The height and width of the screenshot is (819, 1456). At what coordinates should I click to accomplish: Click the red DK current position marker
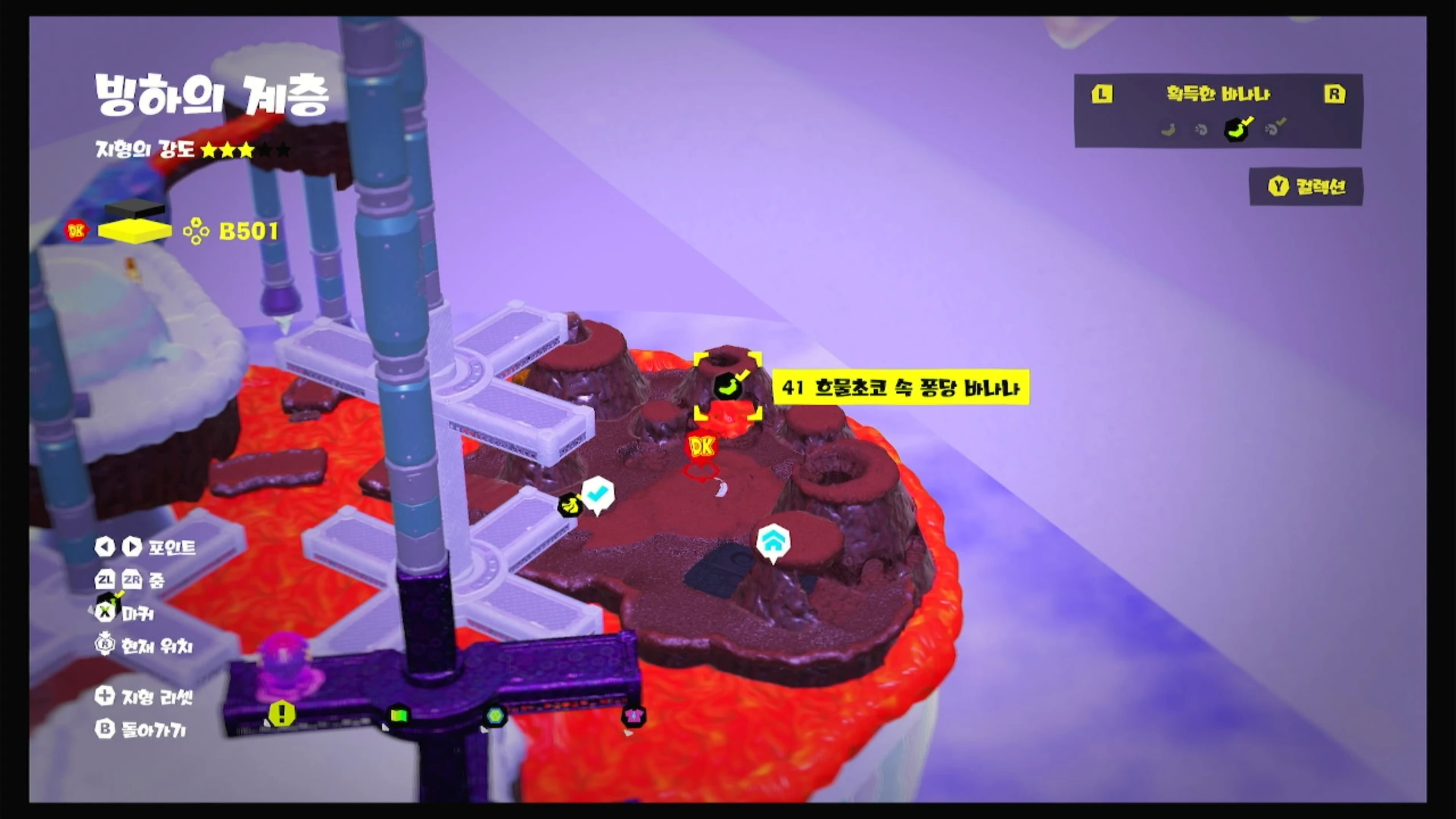701,447
